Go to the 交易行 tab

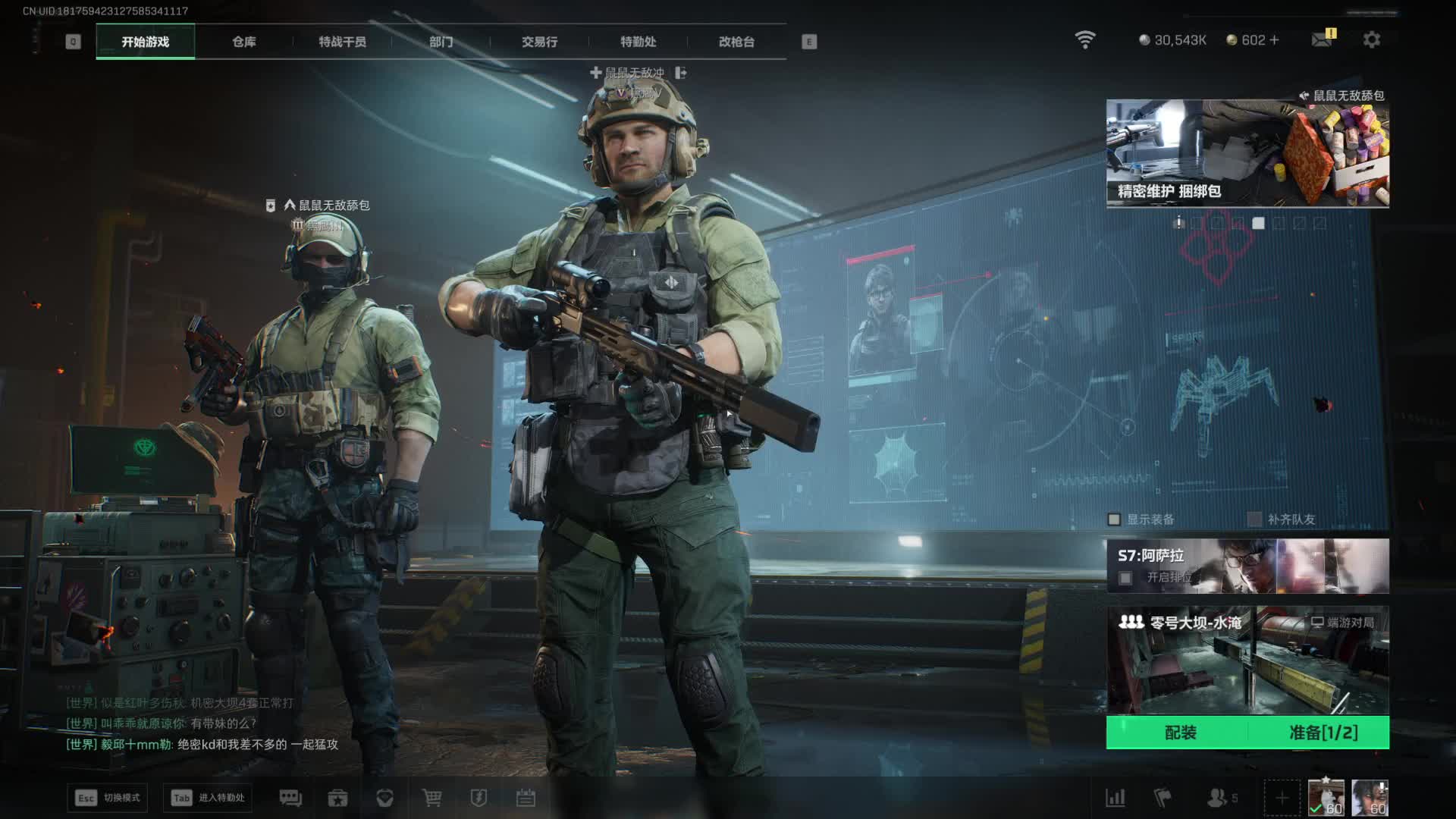(539, 42)
